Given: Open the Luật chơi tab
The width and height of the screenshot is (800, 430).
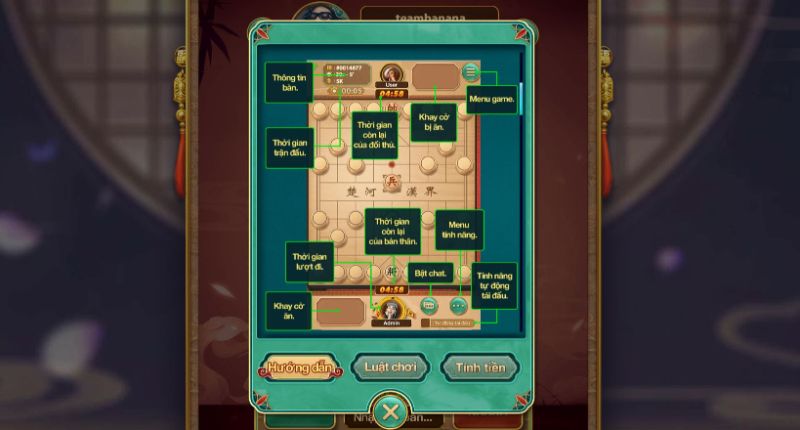Looking at the screenshot, I should pyautogui.click(x=389, y=367).
